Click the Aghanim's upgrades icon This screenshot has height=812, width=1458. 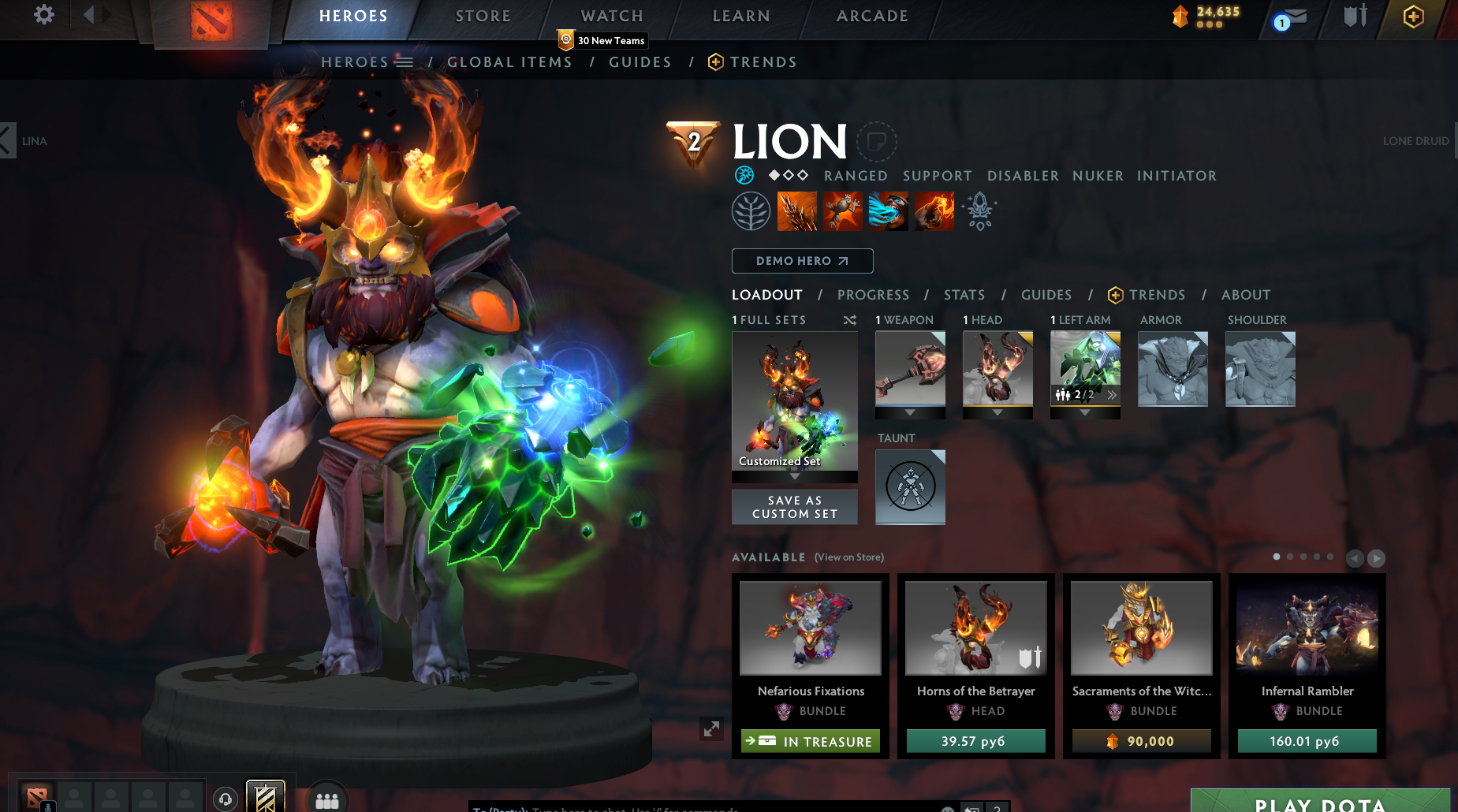(979, 211)
